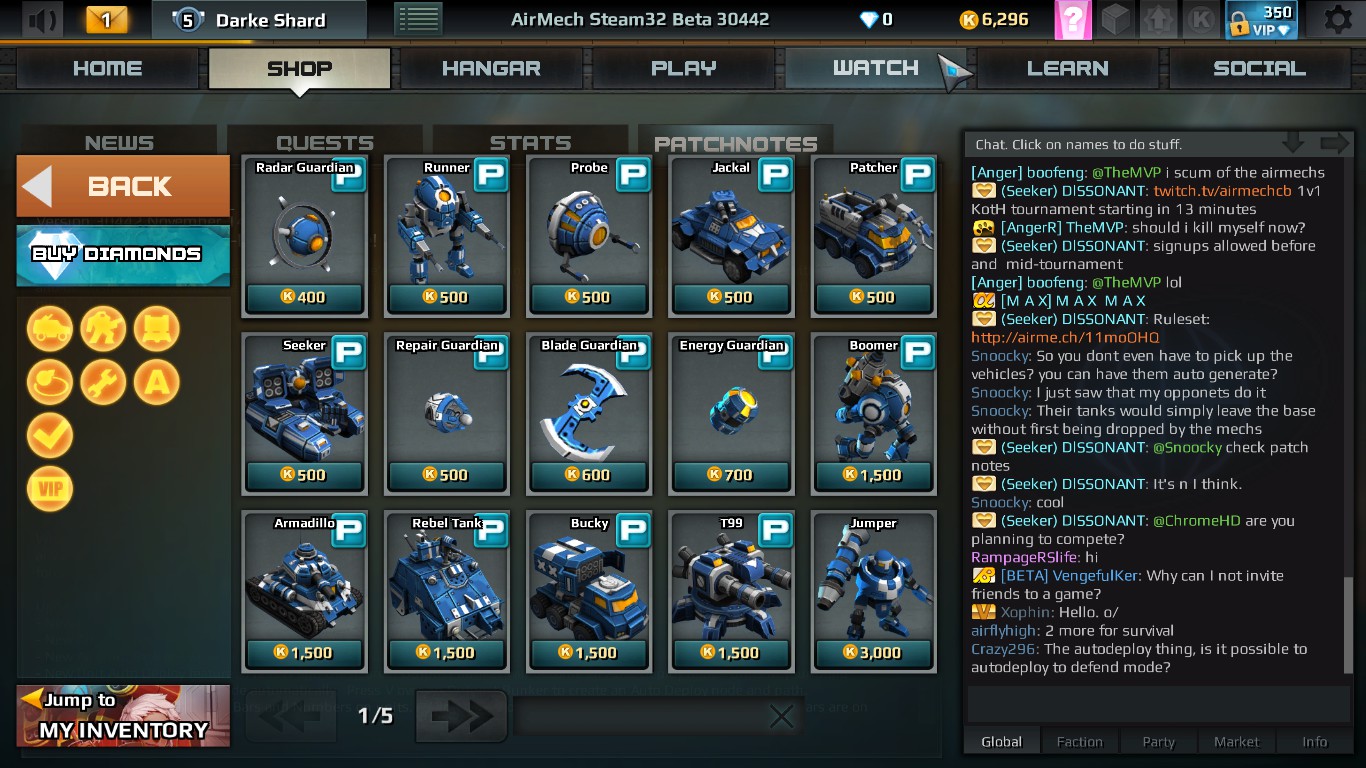Switch chat to the Faction tab

click(1079, 742)
